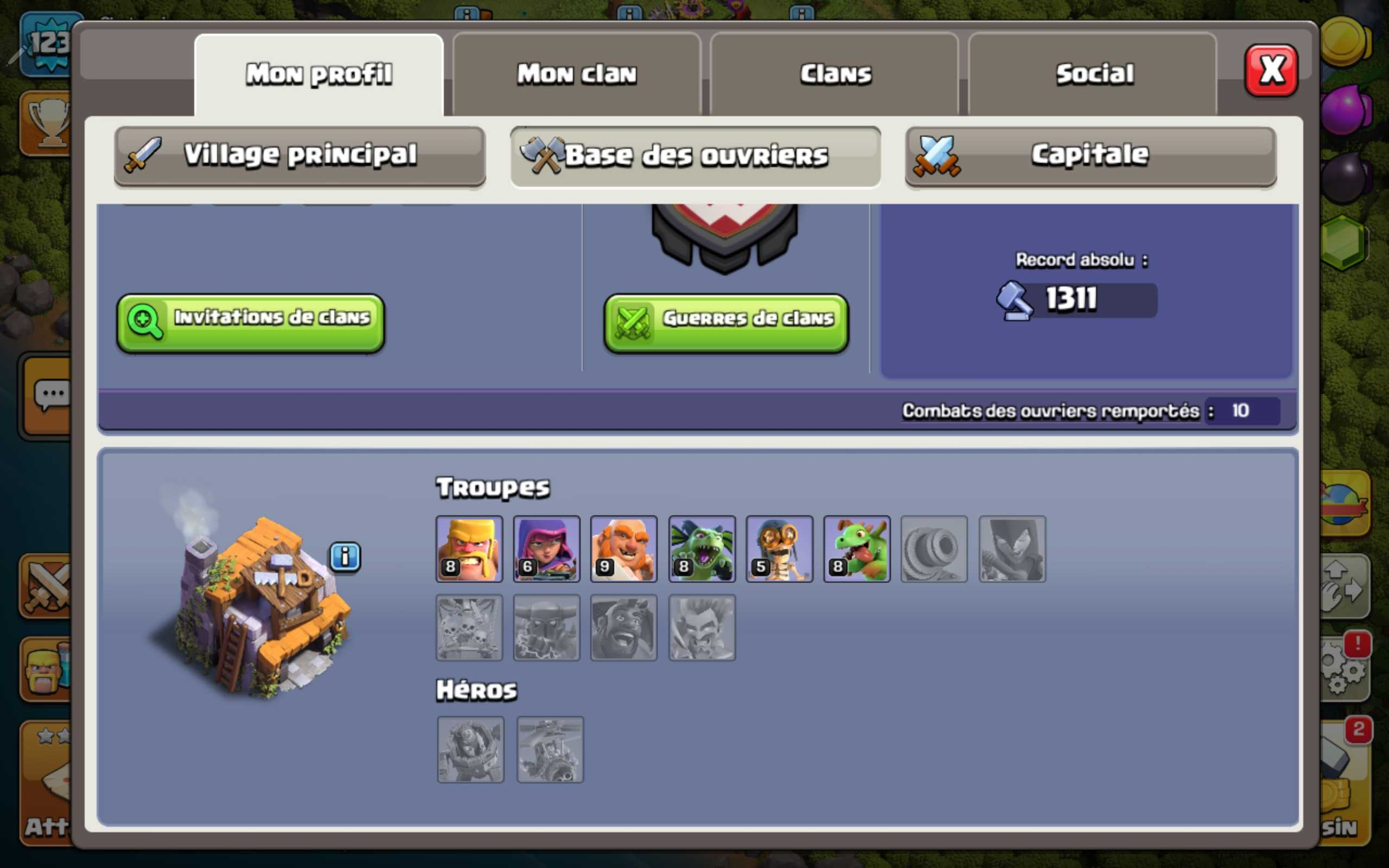Switch to the Mon clan tab
1389x868 pixels.
tap(576, 74)
